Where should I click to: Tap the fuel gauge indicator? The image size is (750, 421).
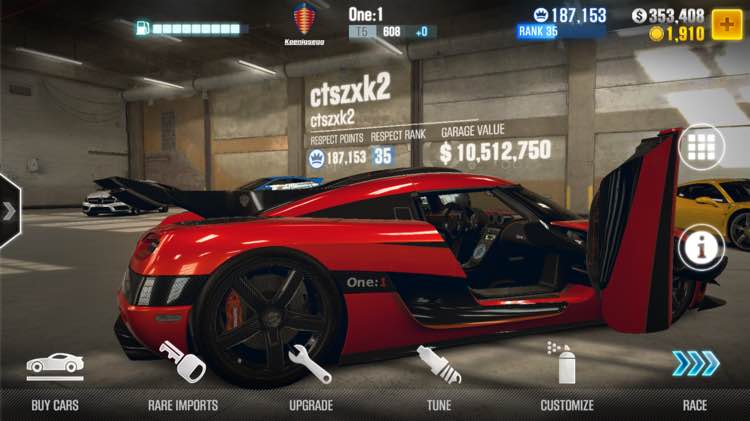coord(189,28)
